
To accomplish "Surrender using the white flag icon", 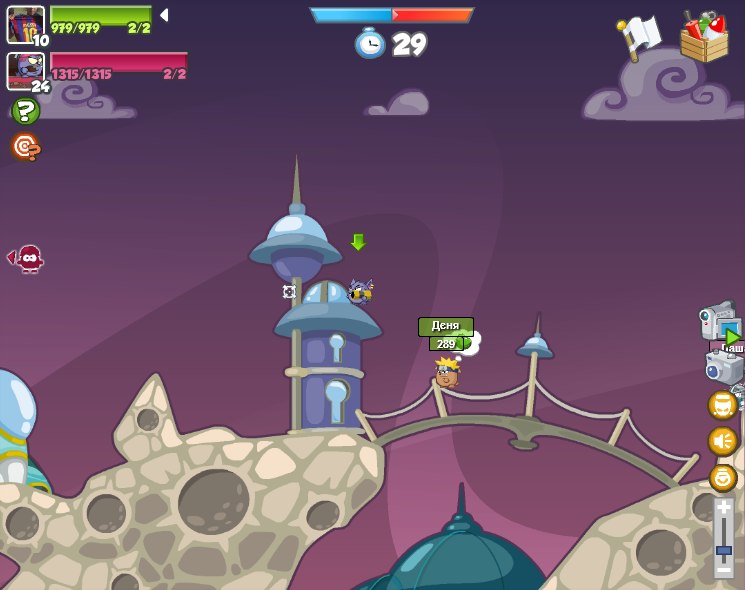I will 638,38.
